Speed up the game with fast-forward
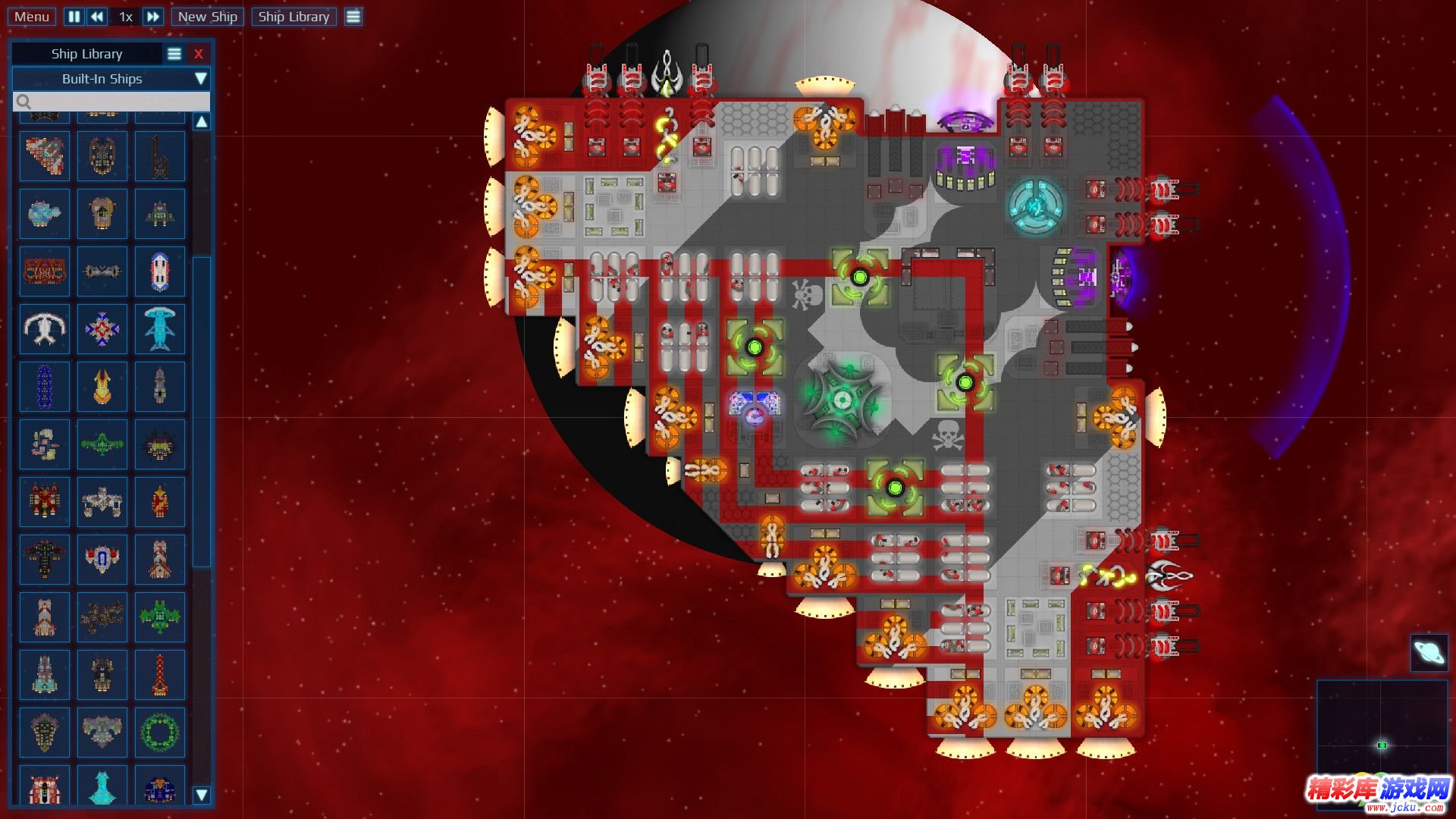The image size is (1456, 819). tap(153, 17)
